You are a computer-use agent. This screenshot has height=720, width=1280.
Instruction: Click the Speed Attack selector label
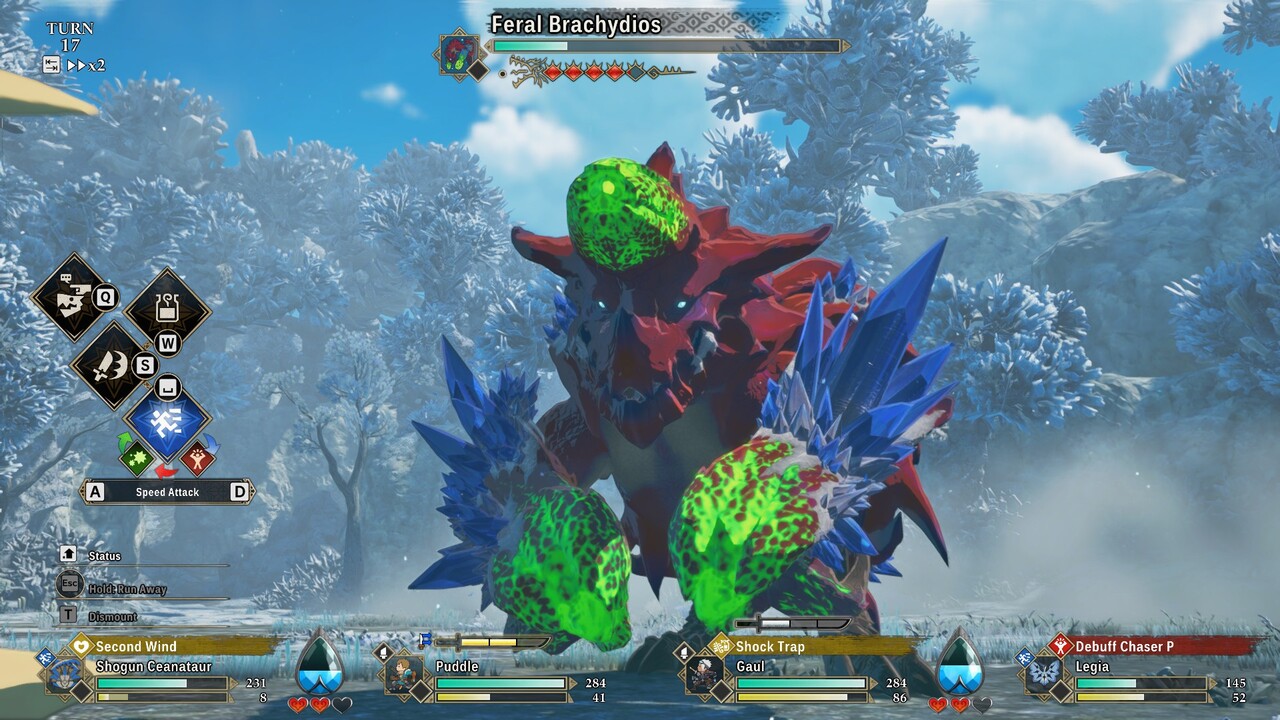coord(167,492)
